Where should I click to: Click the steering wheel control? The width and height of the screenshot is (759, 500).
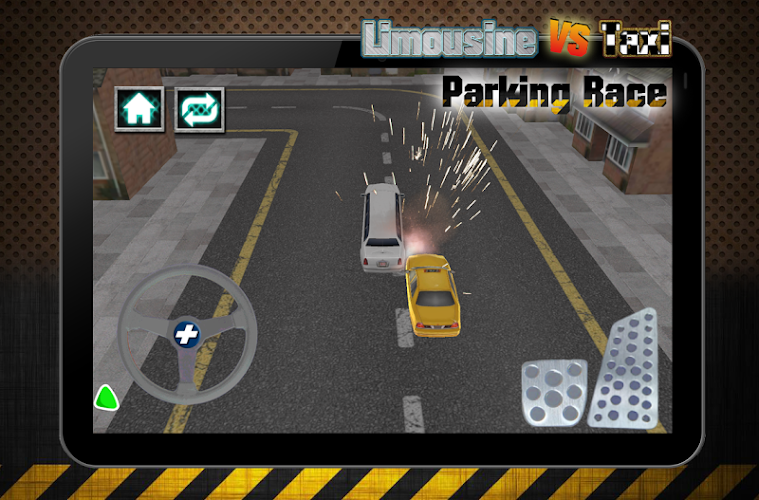point(187,335)
